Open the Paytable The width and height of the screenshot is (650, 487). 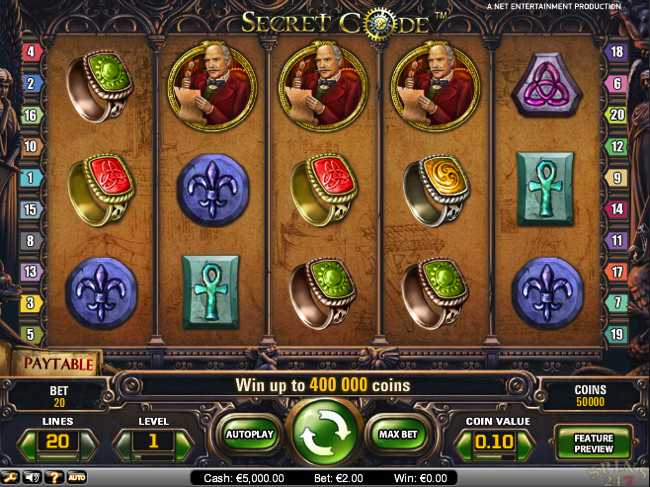point(57,364)
